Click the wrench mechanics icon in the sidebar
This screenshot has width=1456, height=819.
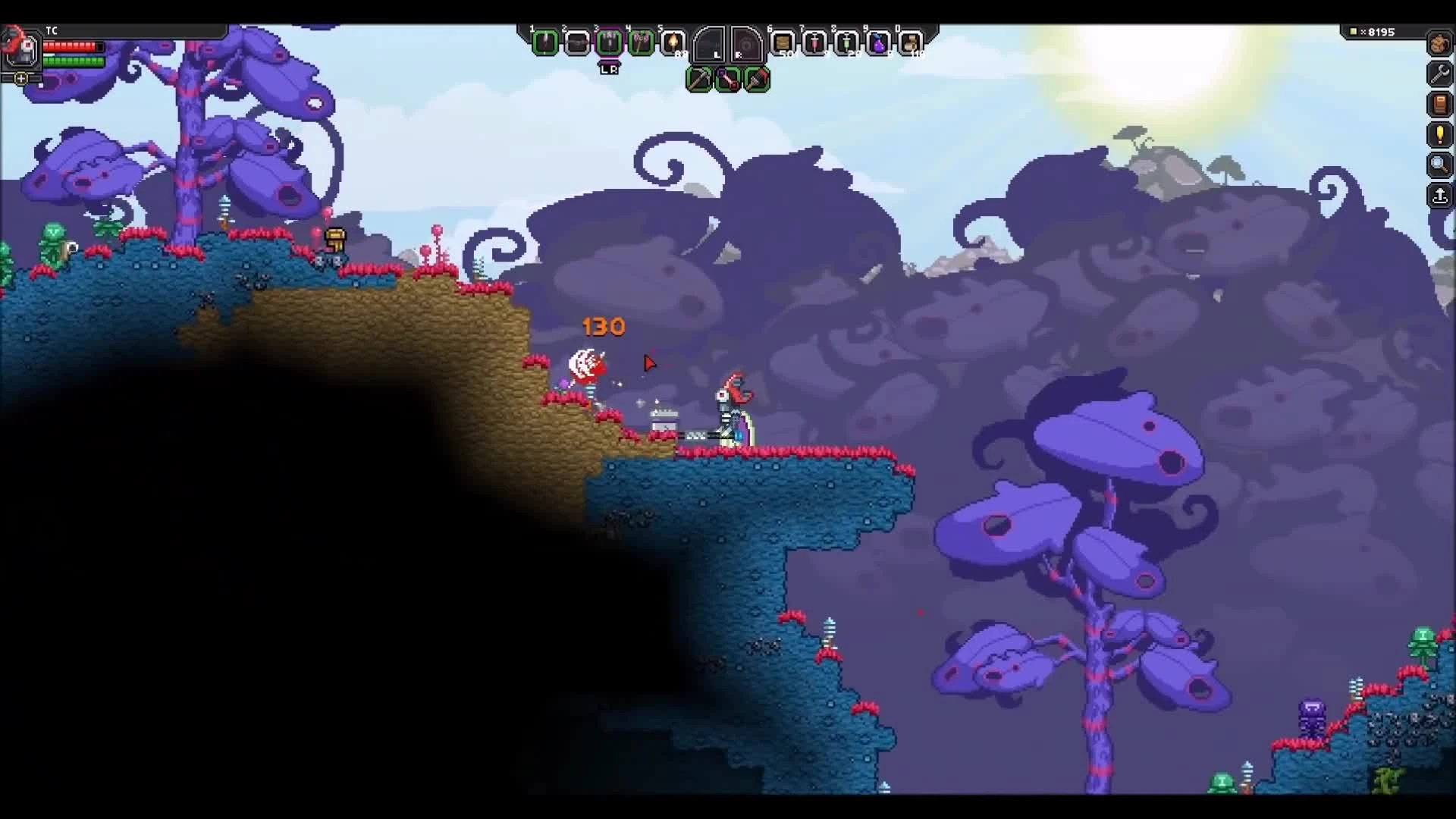point(1440,74)
